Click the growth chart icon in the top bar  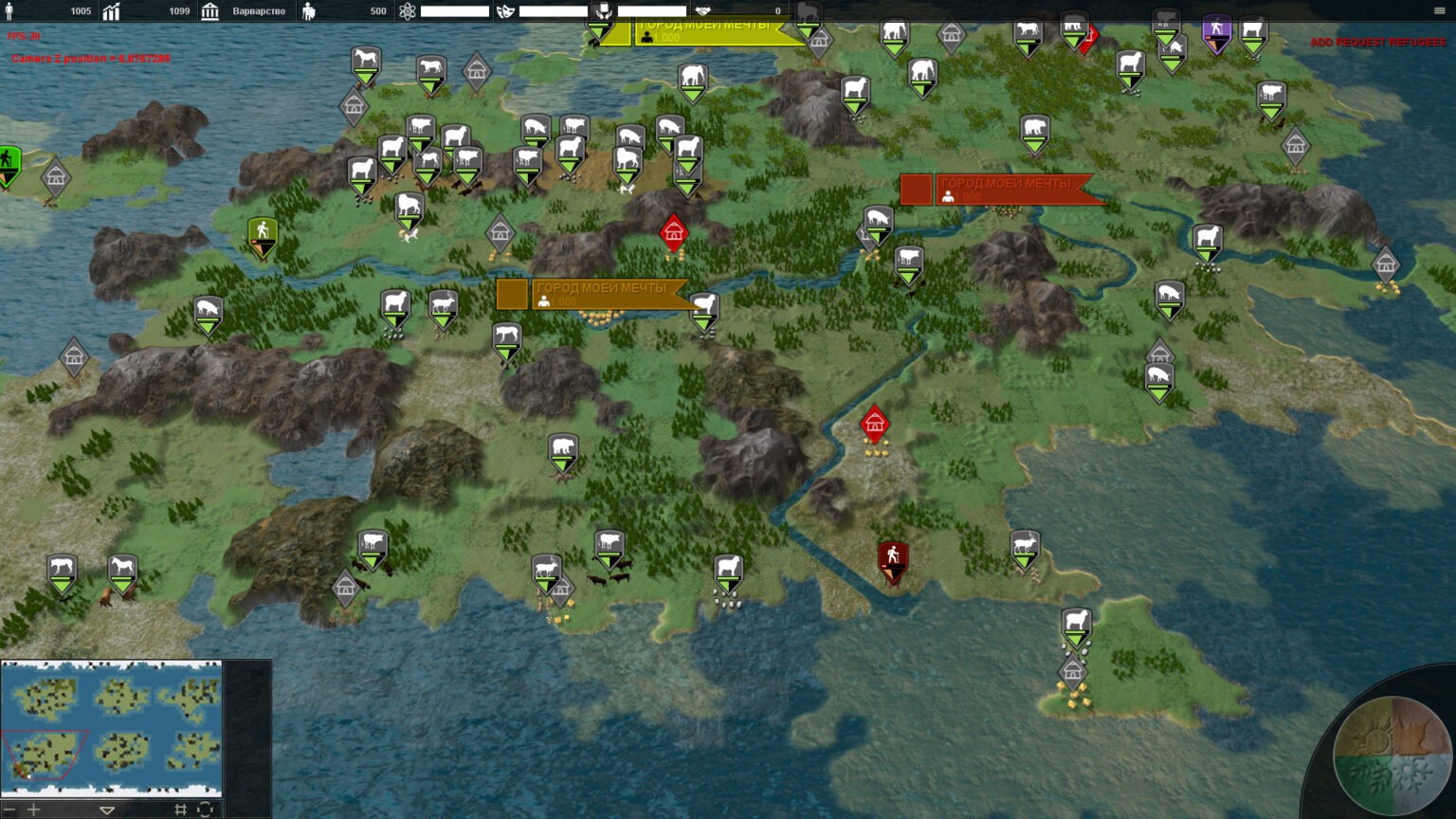[x=112, y=11]
